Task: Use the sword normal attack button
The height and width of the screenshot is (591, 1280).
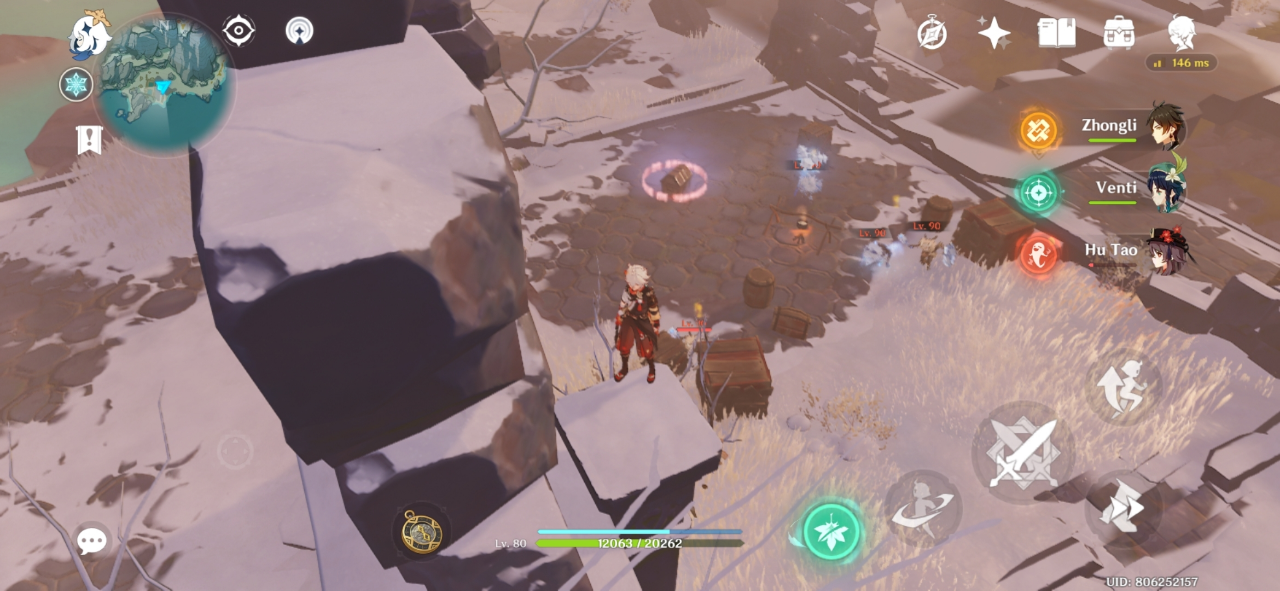Action: [x=1022, y=453]
